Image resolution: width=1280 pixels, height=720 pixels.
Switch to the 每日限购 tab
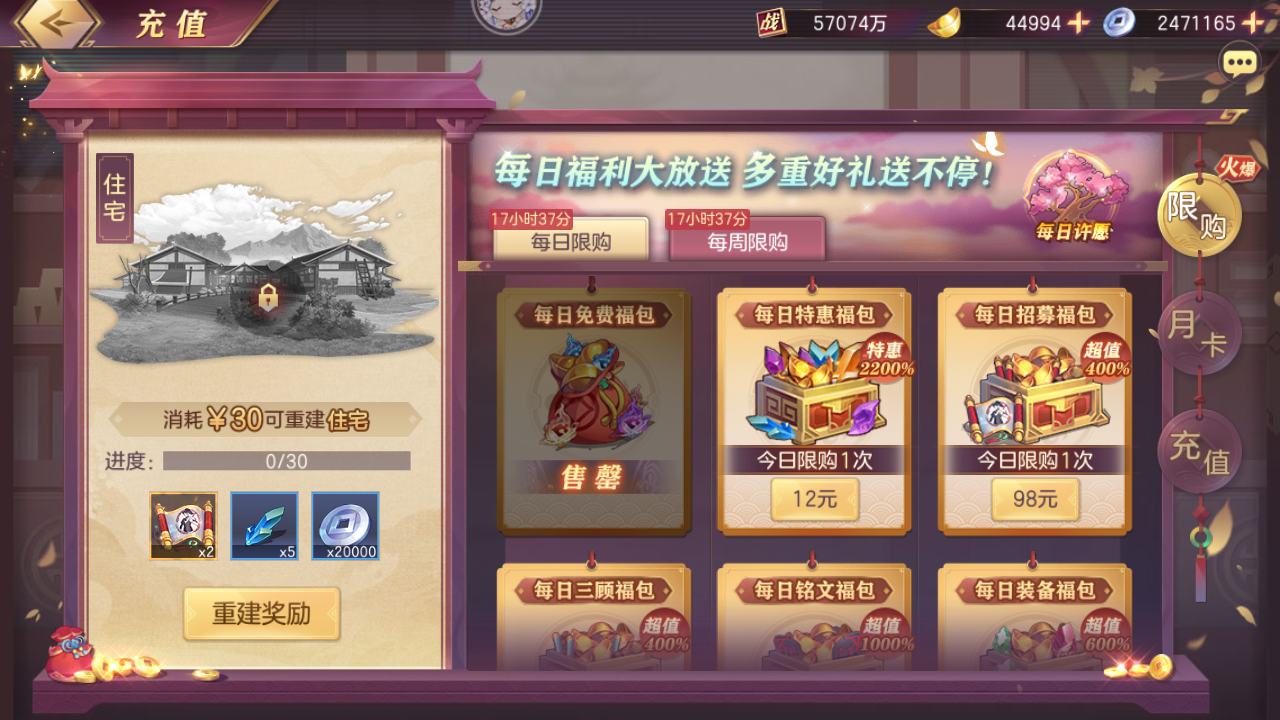(569, 241)
